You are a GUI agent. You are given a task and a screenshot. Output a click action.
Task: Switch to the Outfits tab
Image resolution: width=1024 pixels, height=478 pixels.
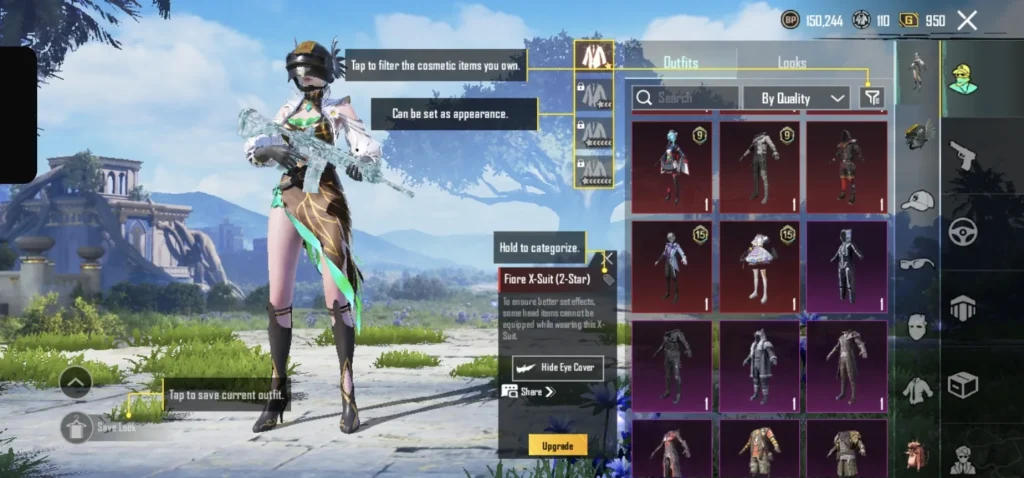(x=681, y=62)
